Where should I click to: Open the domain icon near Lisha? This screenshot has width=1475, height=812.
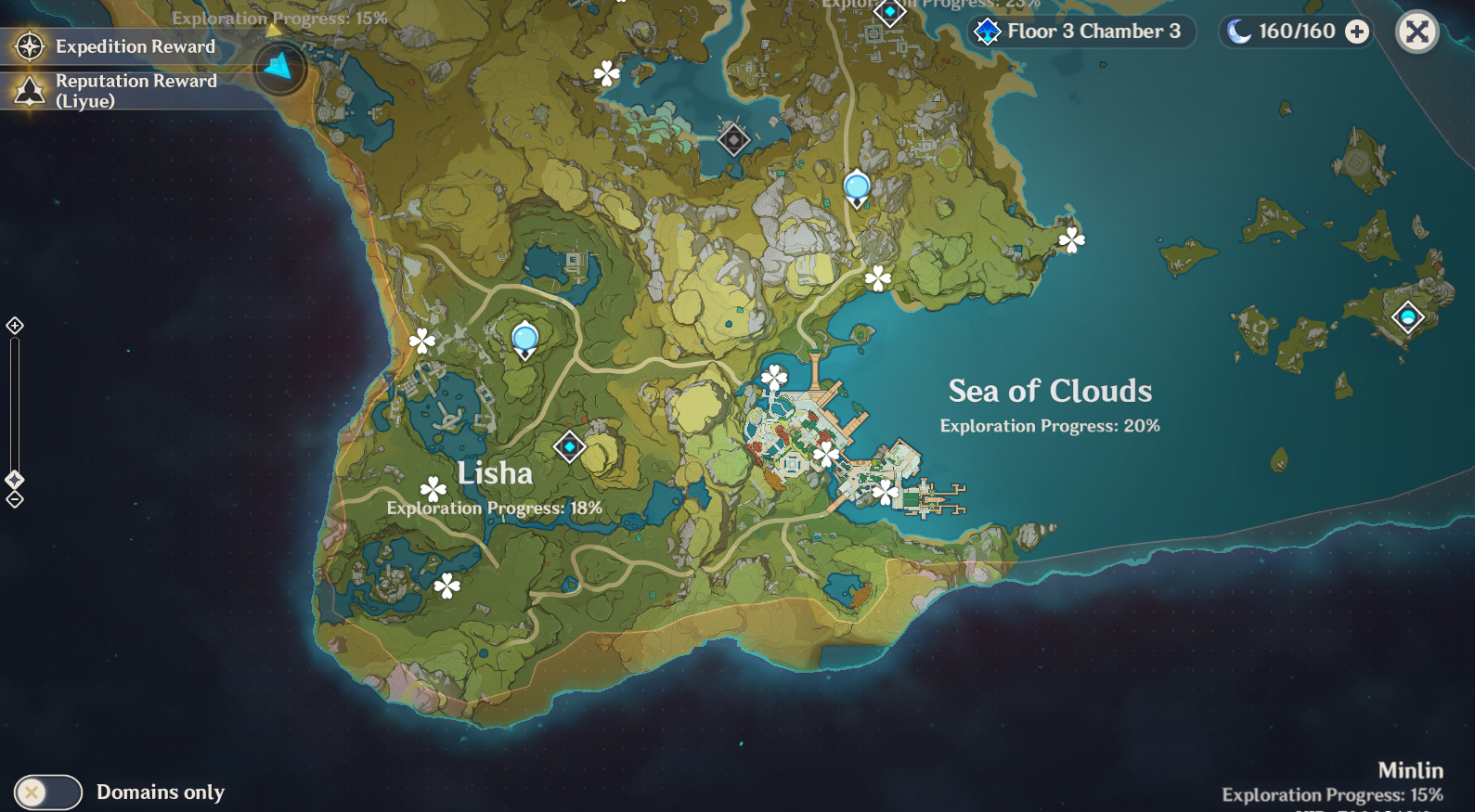pyautogui.click(x=570, y=446)
